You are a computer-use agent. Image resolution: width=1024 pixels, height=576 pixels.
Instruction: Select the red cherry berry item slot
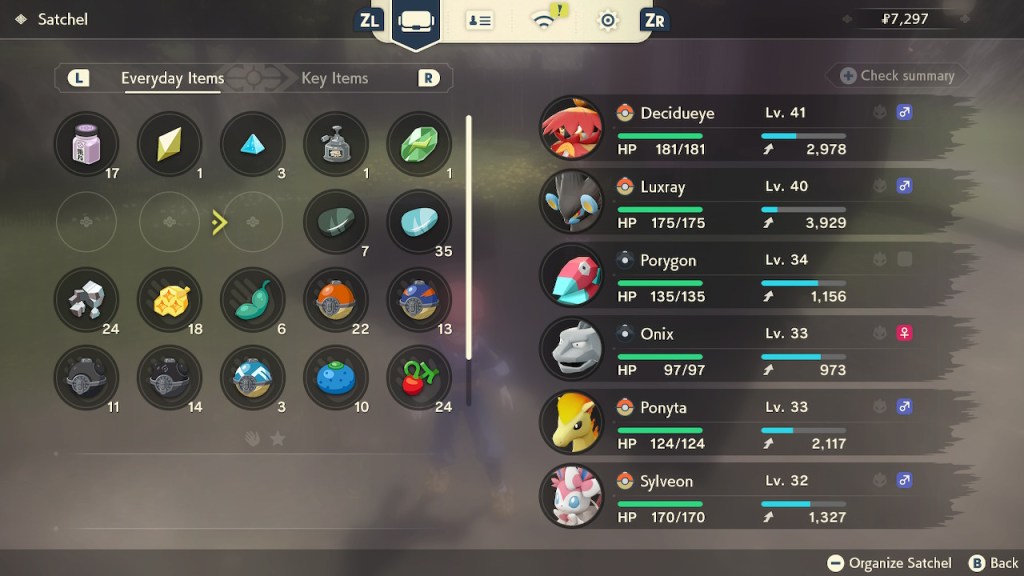click(x=418, y=378)
